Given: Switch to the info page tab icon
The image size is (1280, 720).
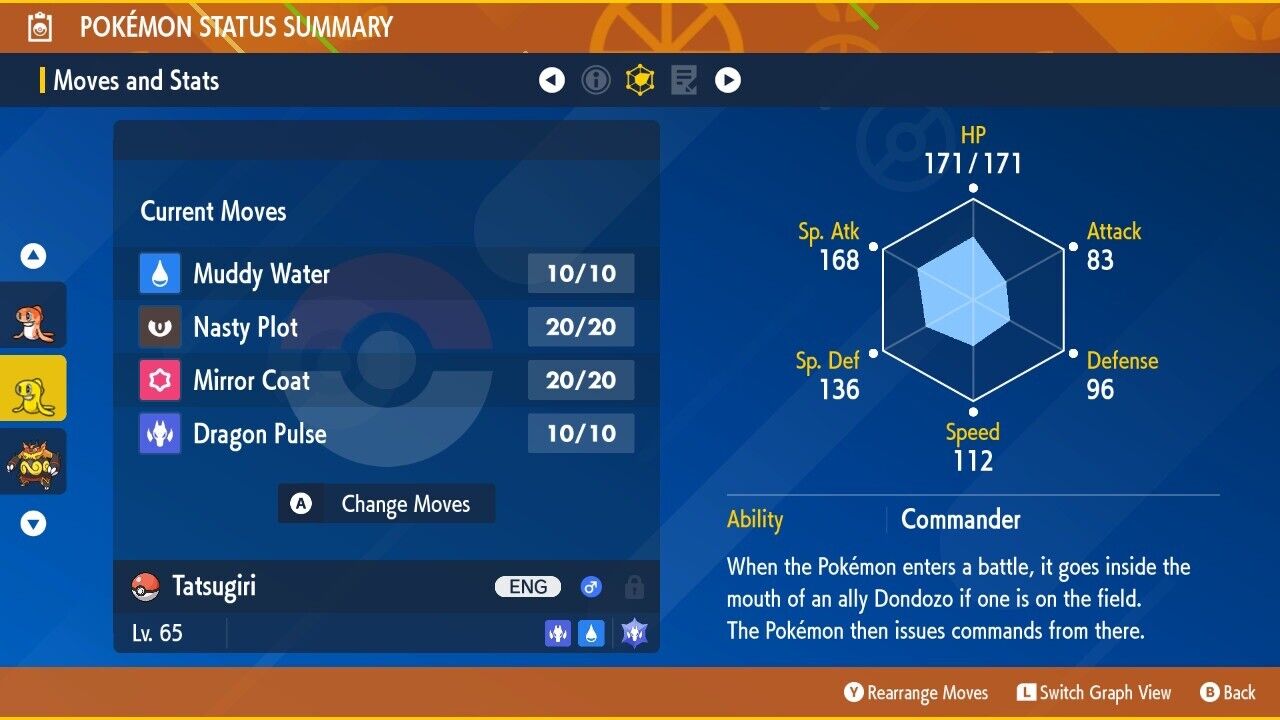Looking at the screenshot, I should pyautogui.click(x=596, y=80).
